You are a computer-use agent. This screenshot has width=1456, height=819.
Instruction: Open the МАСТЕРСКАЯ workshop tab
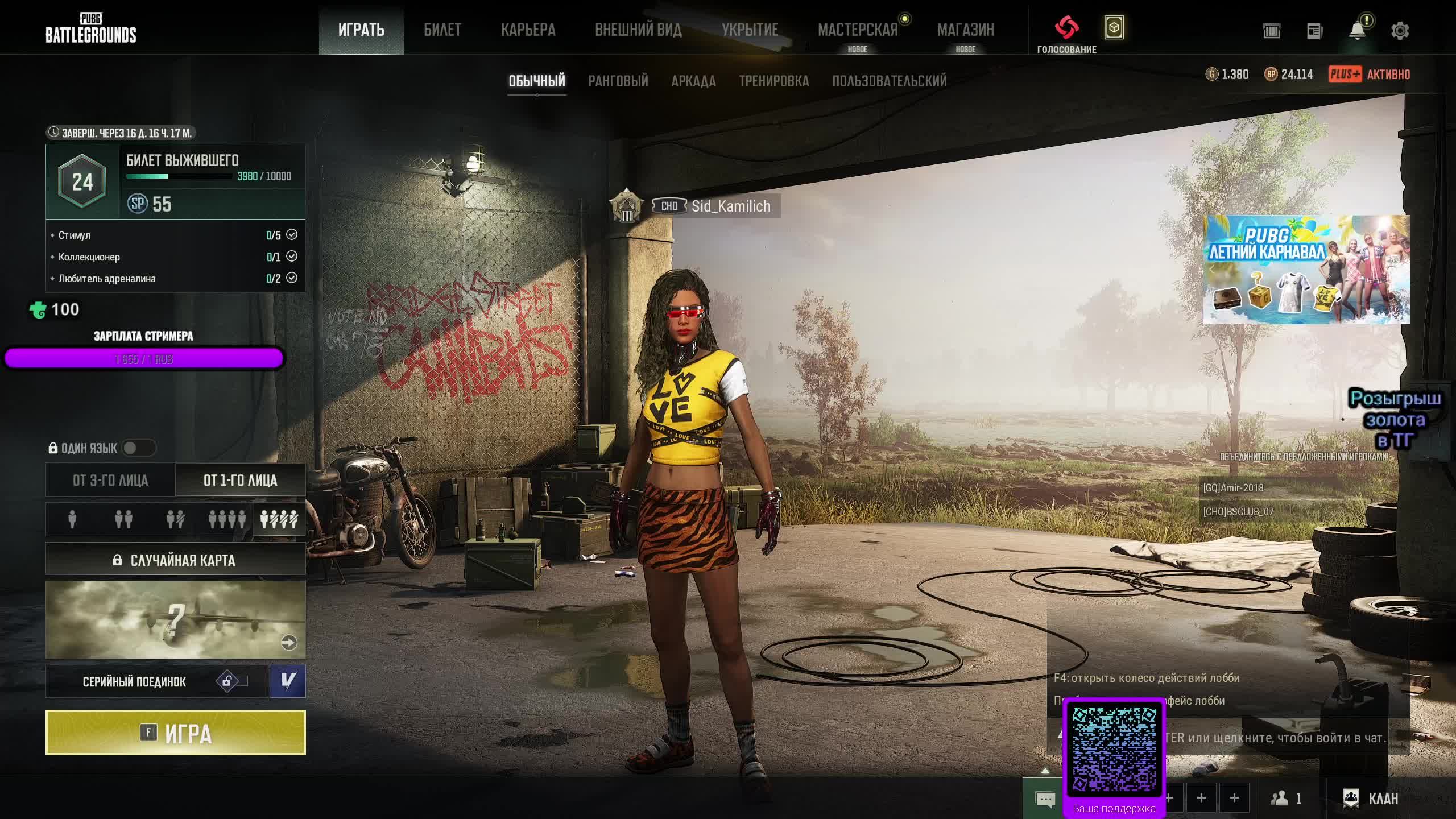click(858, 30)
